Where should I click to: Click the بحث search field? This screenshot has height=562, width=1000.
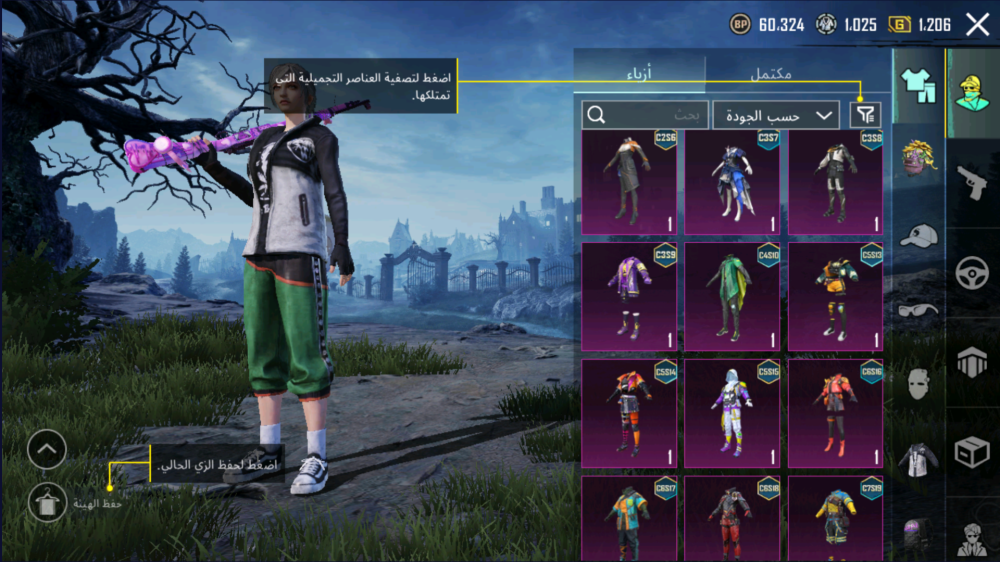pyautogui.click(x=645, y=115)
